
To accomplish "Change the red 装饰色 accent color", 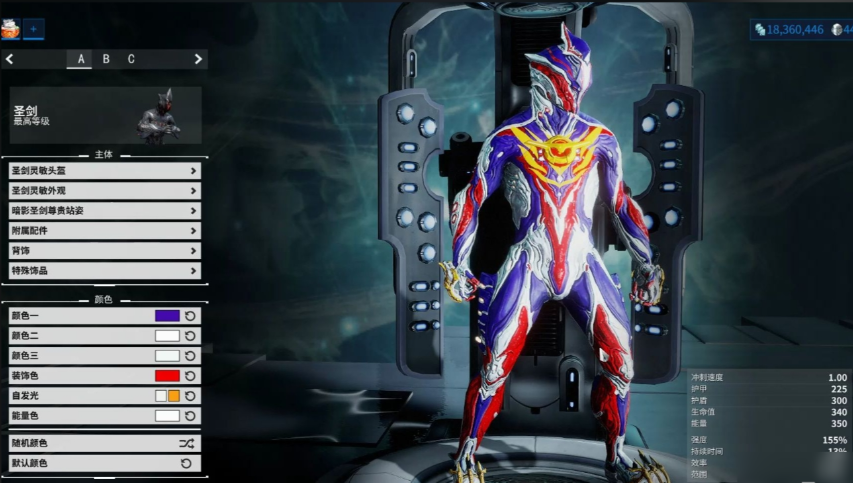I will tap(167, 376).
